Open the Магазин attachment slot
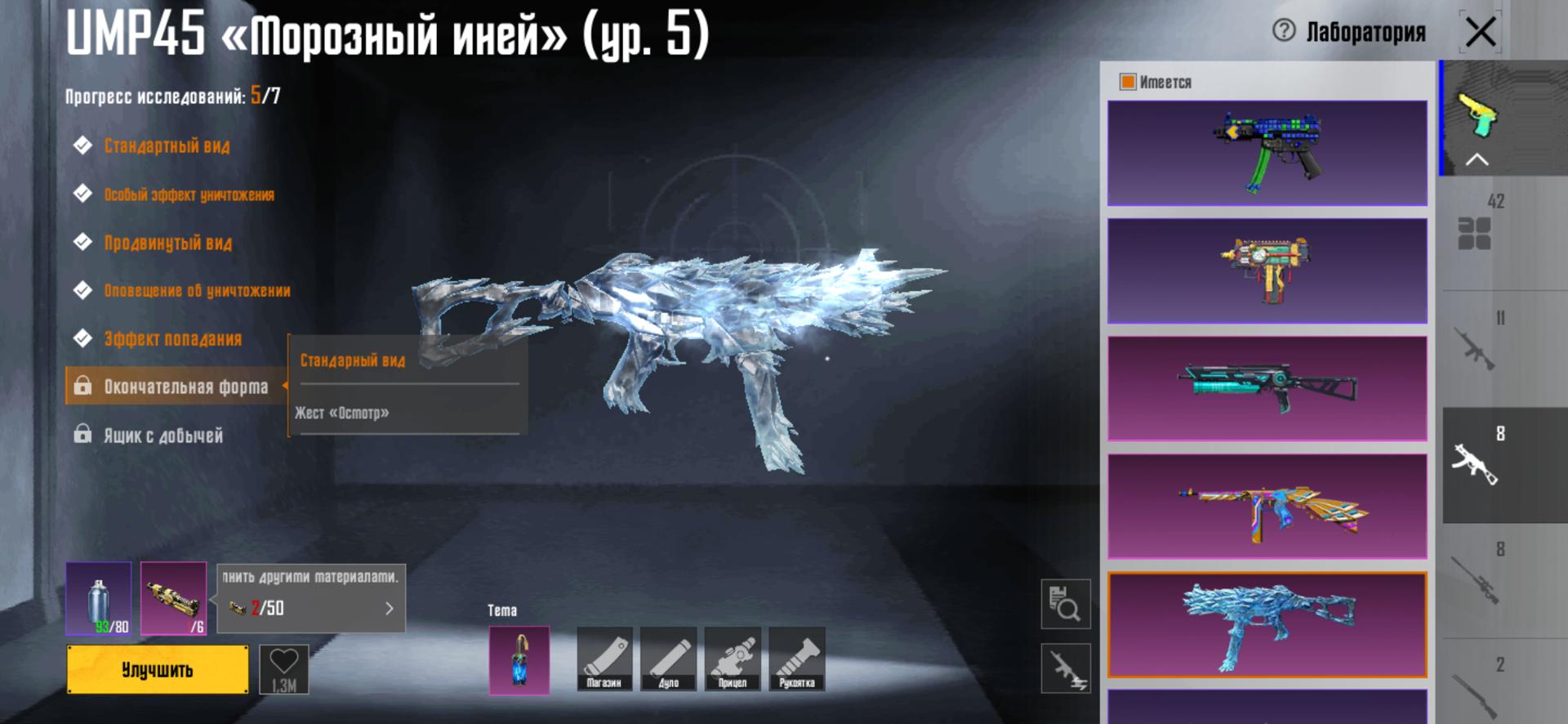The image size is (1568, 724). 604,659
